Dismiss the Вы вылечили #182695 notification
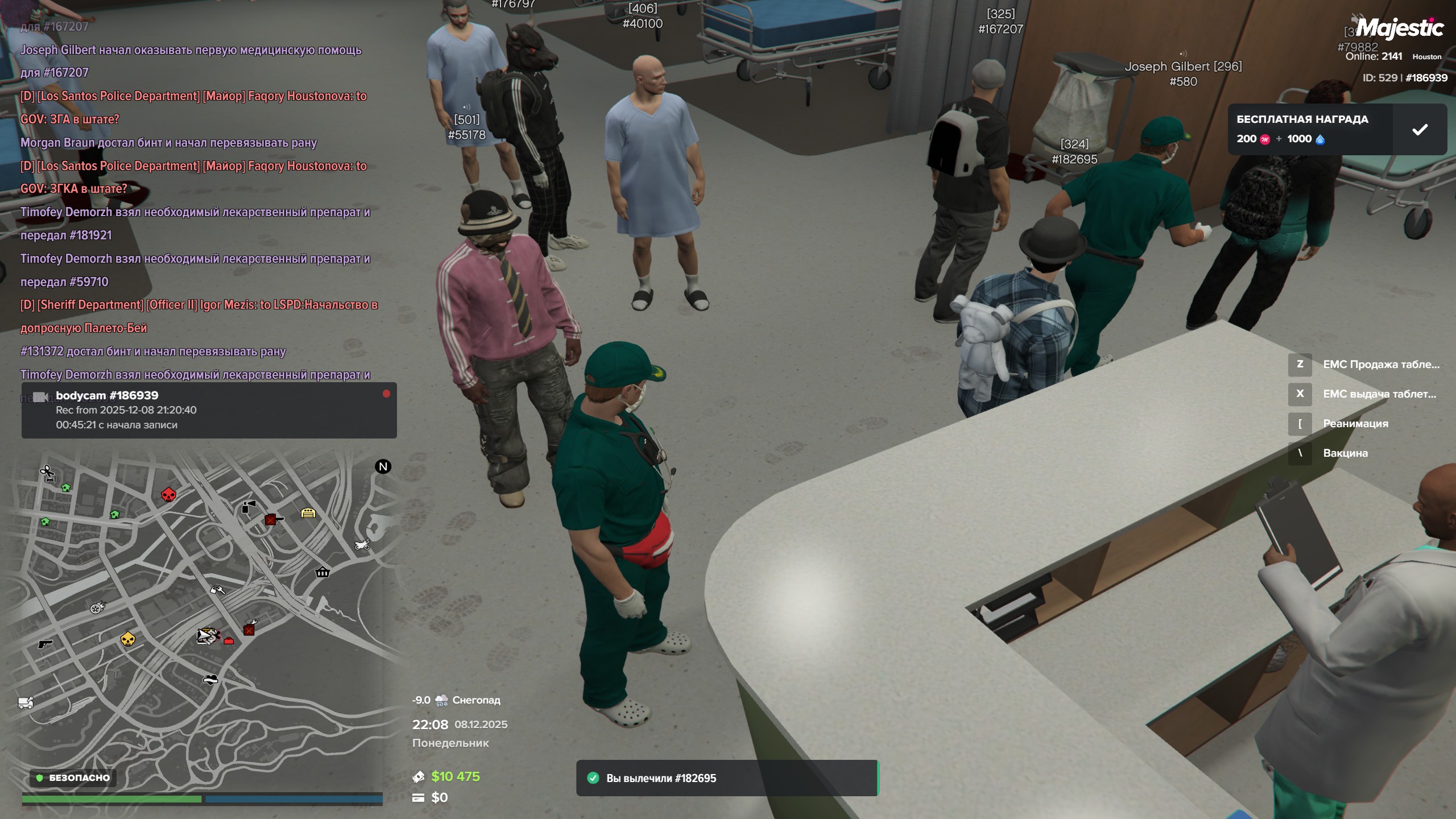 pyautogui.click(x=726, y=778)
